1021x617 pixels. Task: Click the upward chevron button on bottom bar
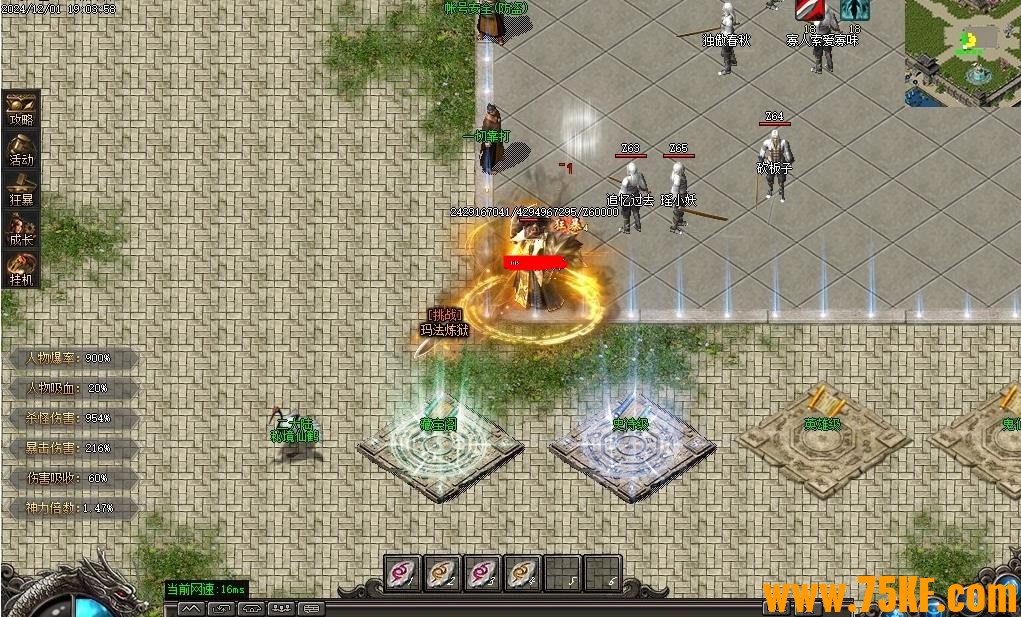pos(191,608)
